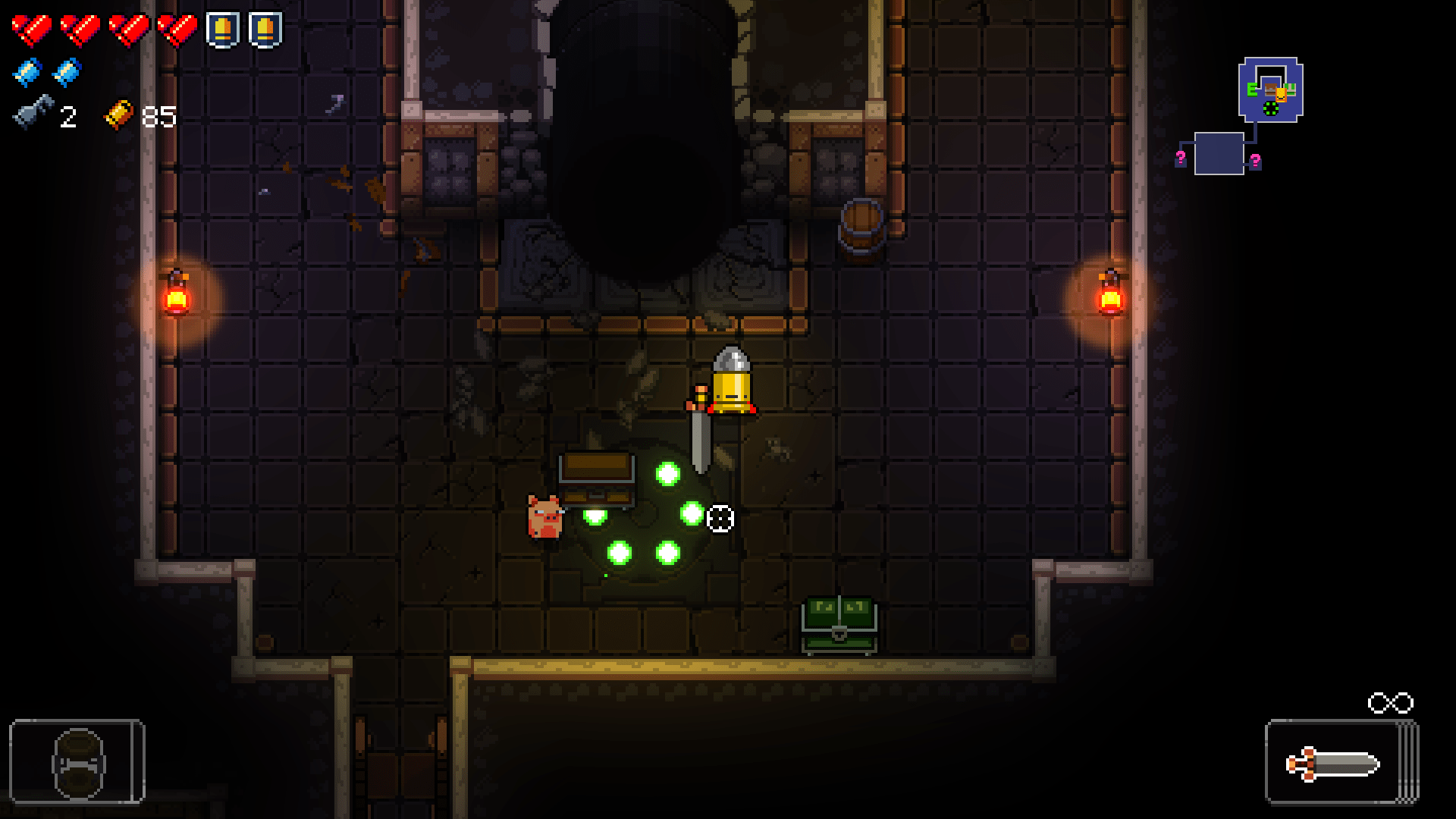Viewport: 1456px width, 819px height.
Task: Click the item slot box in the bottom left
Action: pos(77,761)
